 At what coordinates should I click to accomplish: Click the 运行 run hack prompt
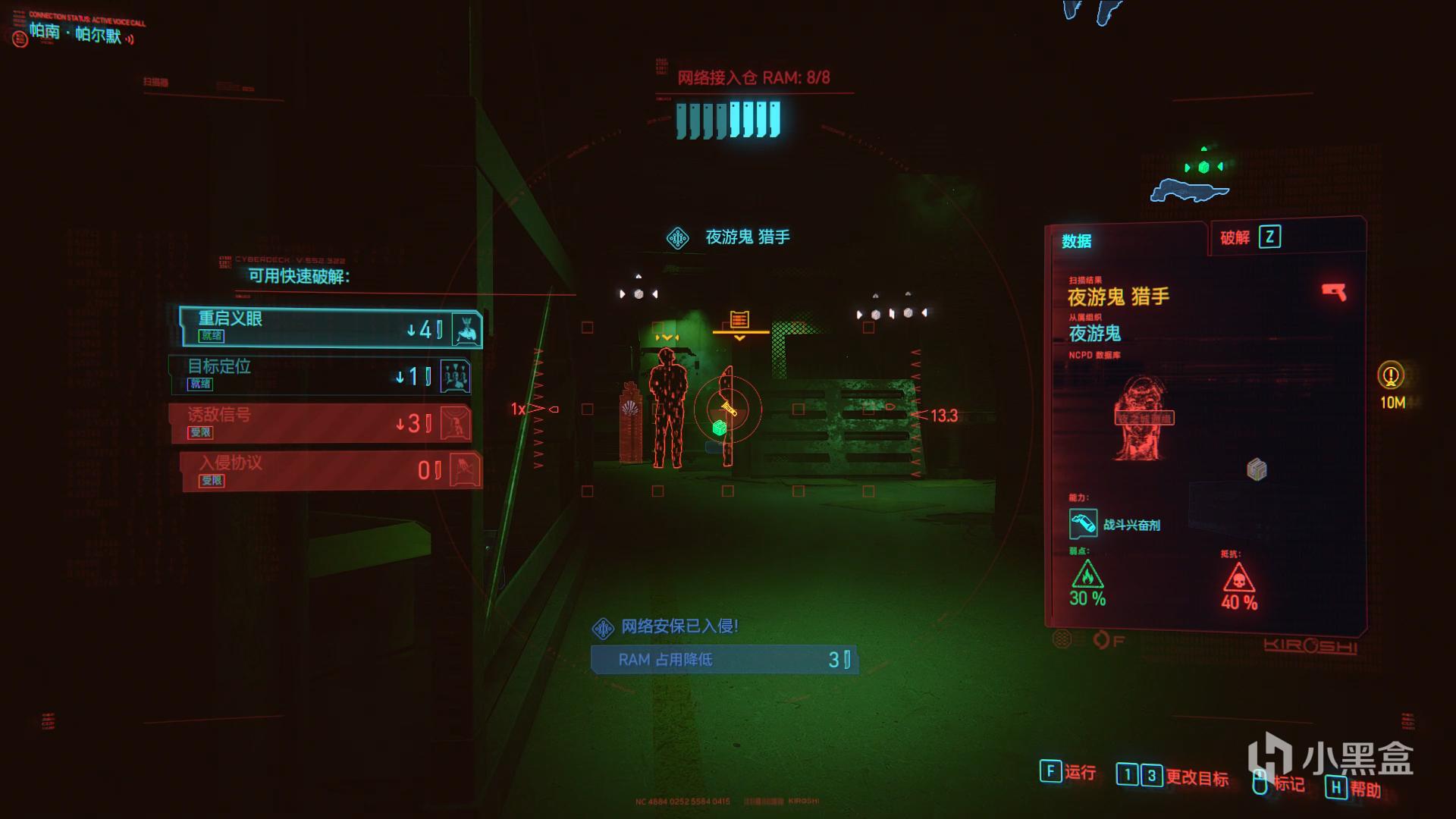tap(1068, 772)
